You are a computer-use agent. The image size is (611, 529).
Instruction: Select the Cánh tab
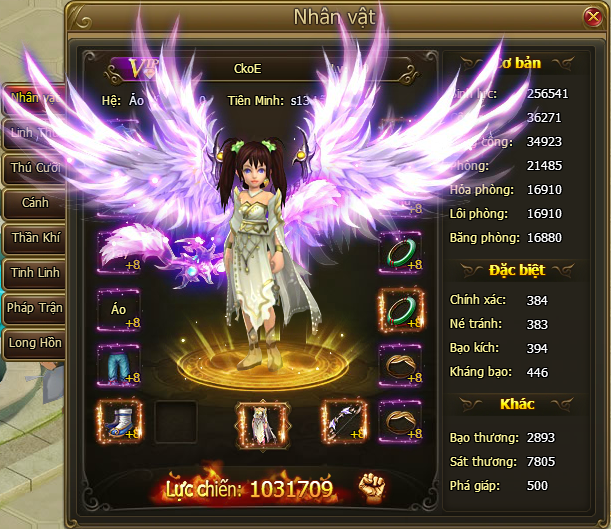[x=35, y=203]
